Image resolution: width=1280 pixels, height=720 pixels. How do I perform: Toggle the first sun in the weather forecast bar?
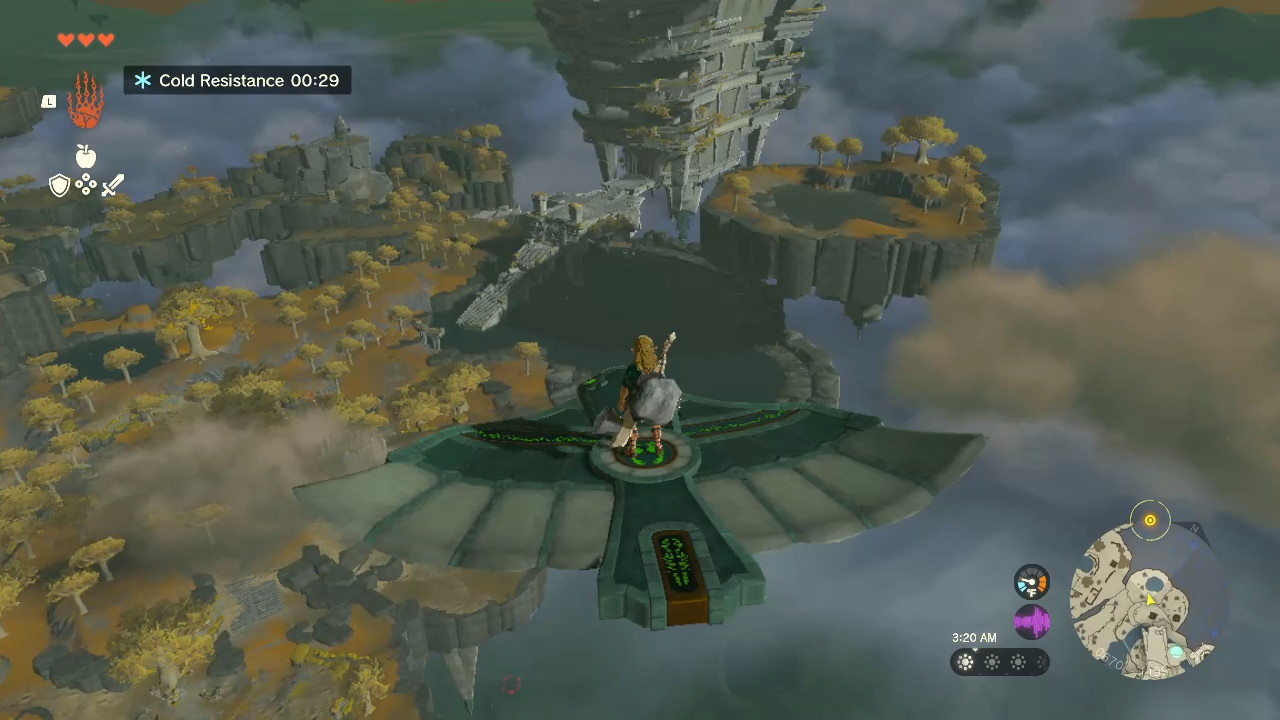[965, 662]
